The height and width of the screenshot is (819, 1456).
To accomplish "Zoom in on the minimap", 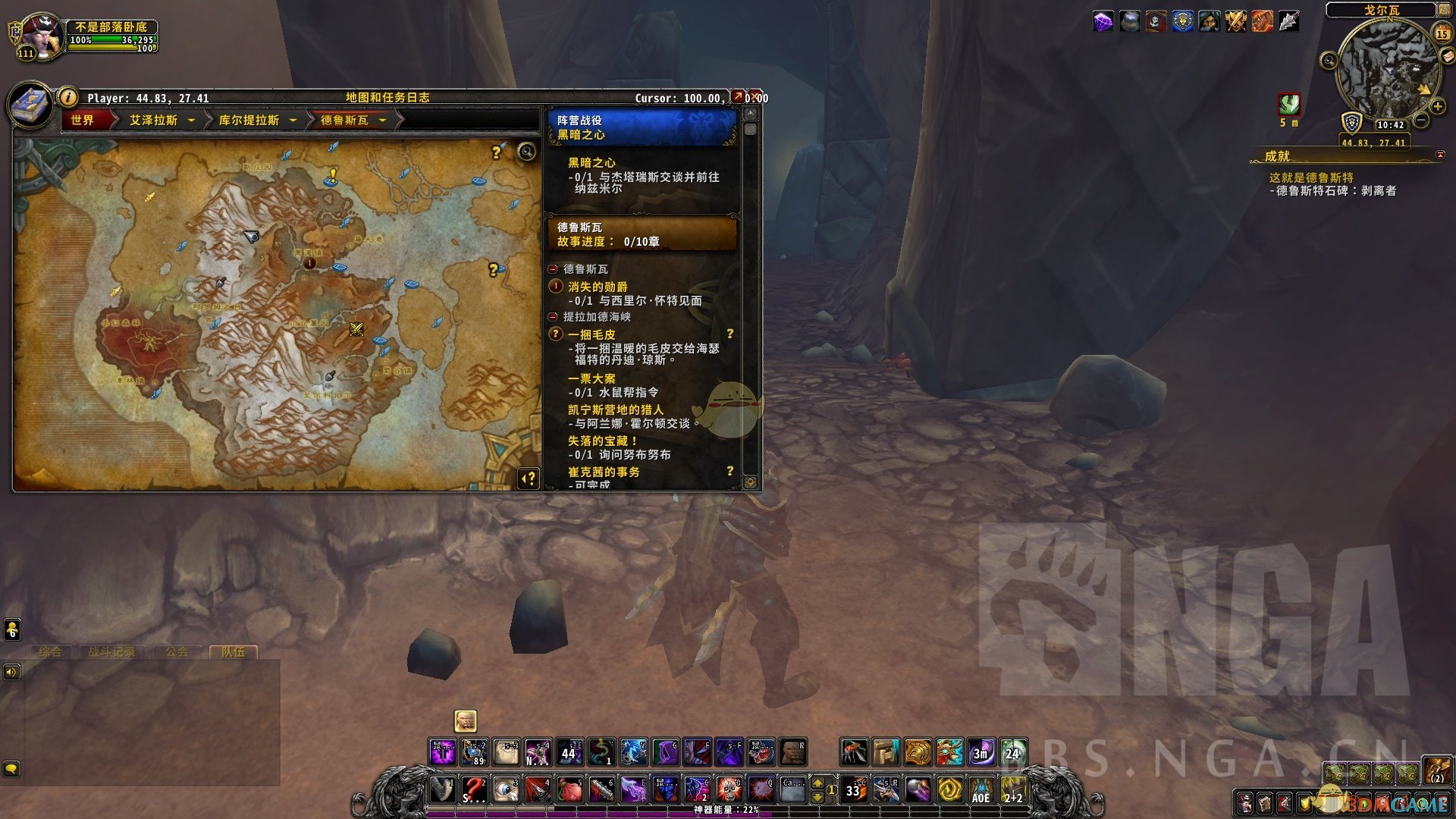I will (x=1437, y=107).
